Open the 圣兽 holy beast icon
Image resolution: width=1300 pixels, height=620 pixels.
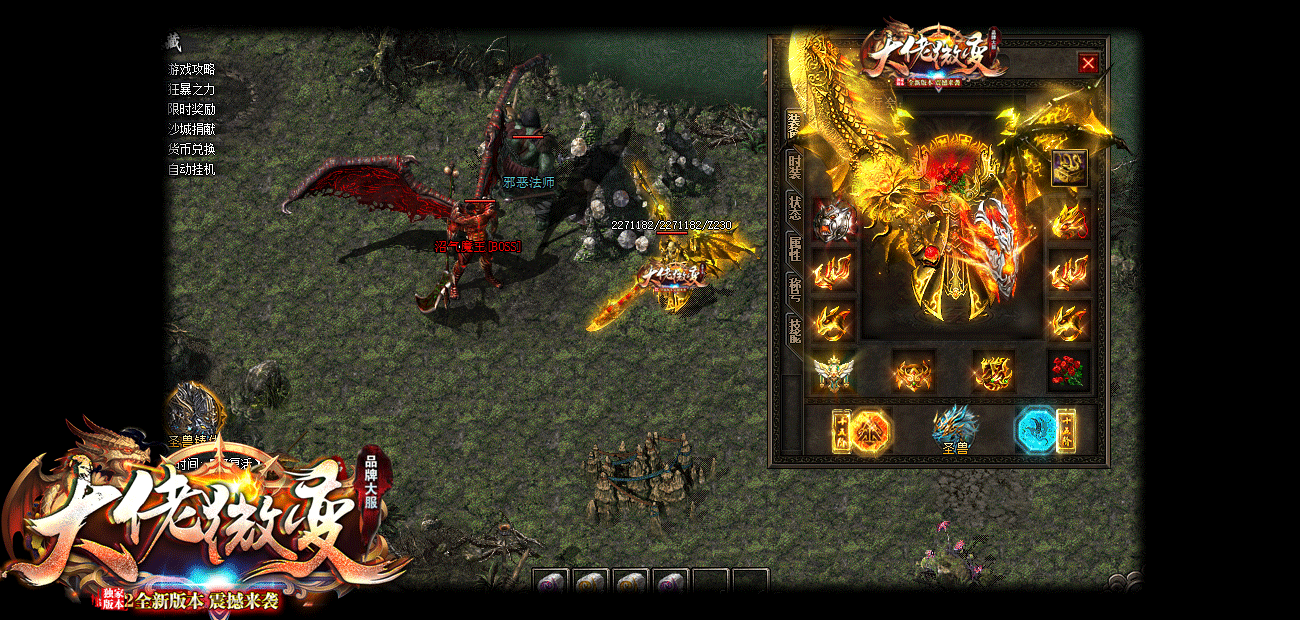(x=955, y=430)
